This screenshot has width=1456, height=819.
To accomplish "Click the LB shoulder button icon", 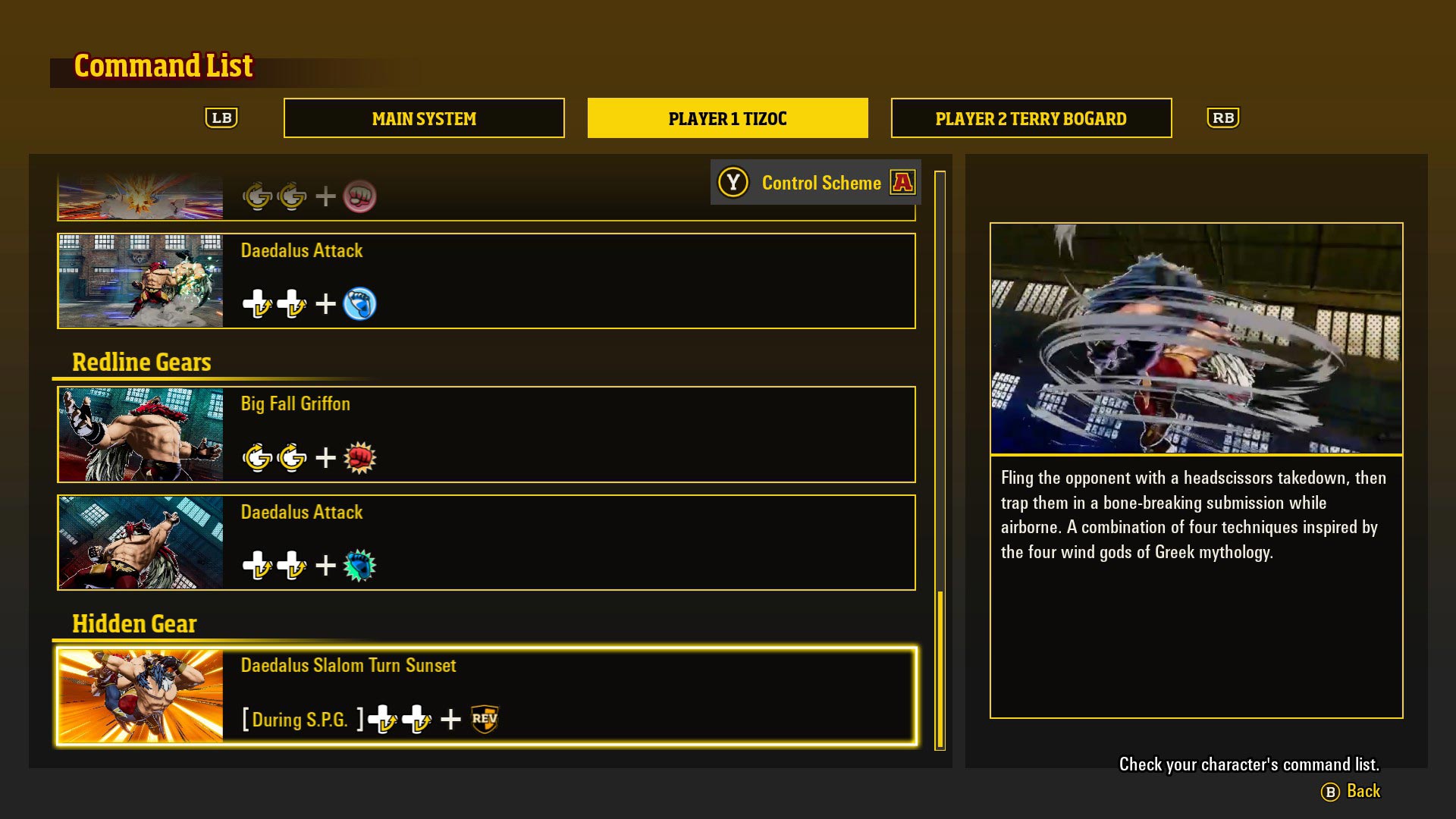I will tap(222, 118).
